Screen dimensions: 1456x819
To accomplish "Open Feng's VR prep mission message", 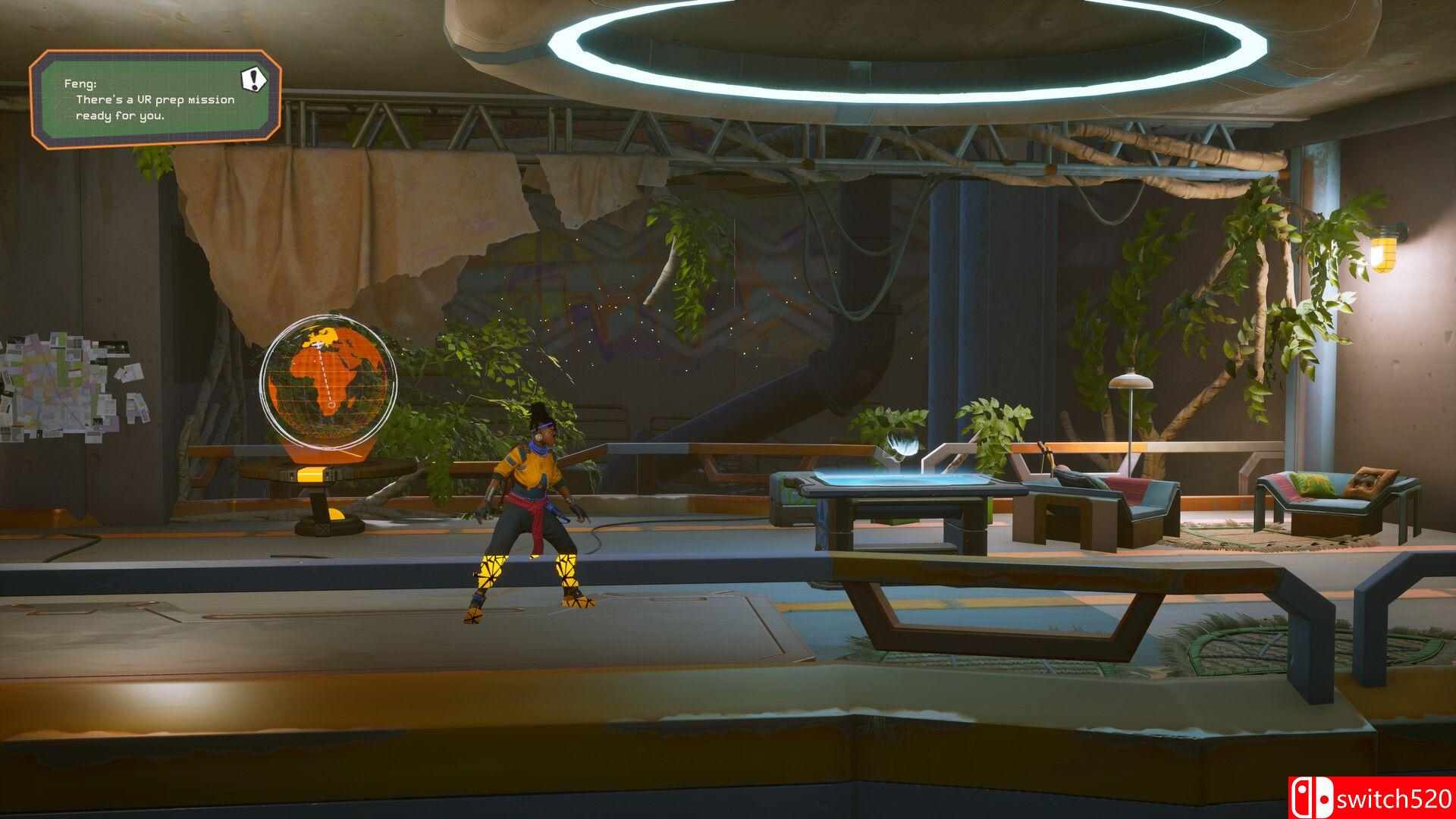I will pyautogui.click(x=152, y=100).
